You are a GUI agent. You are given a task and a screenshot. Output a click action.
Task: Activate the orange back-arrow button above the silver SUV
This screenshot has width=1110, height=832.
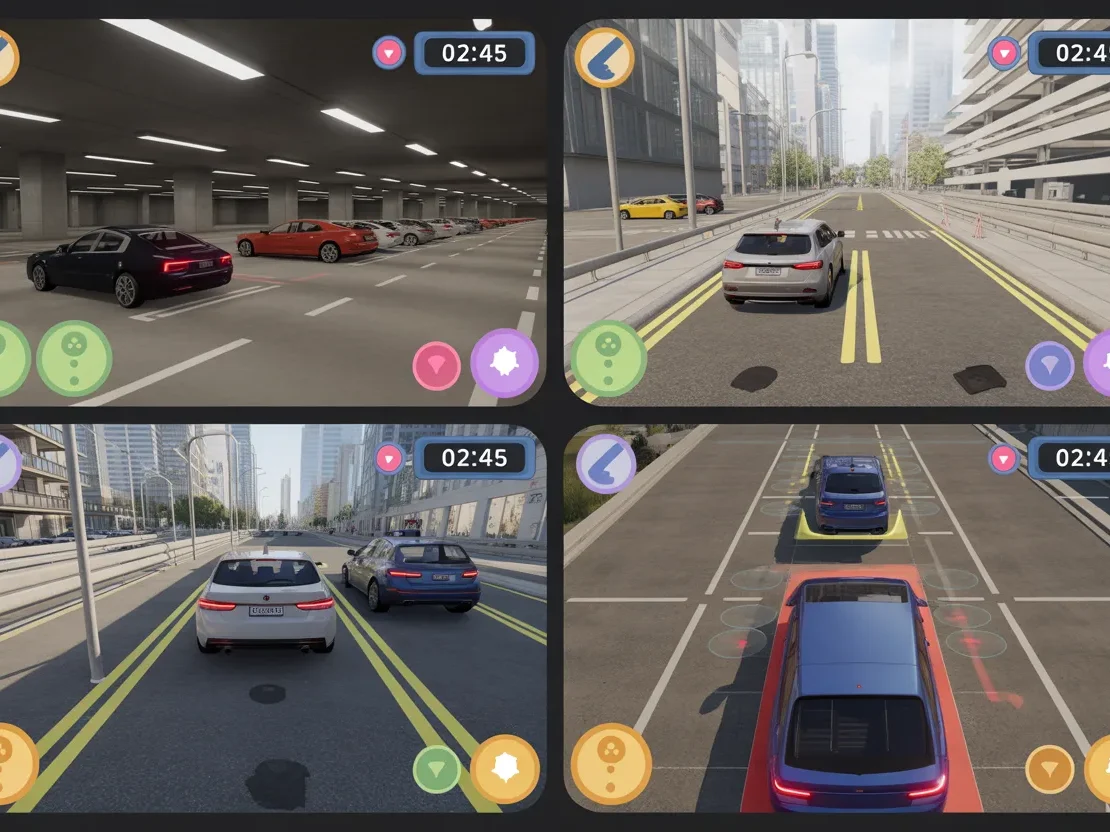tap(605, 57)
